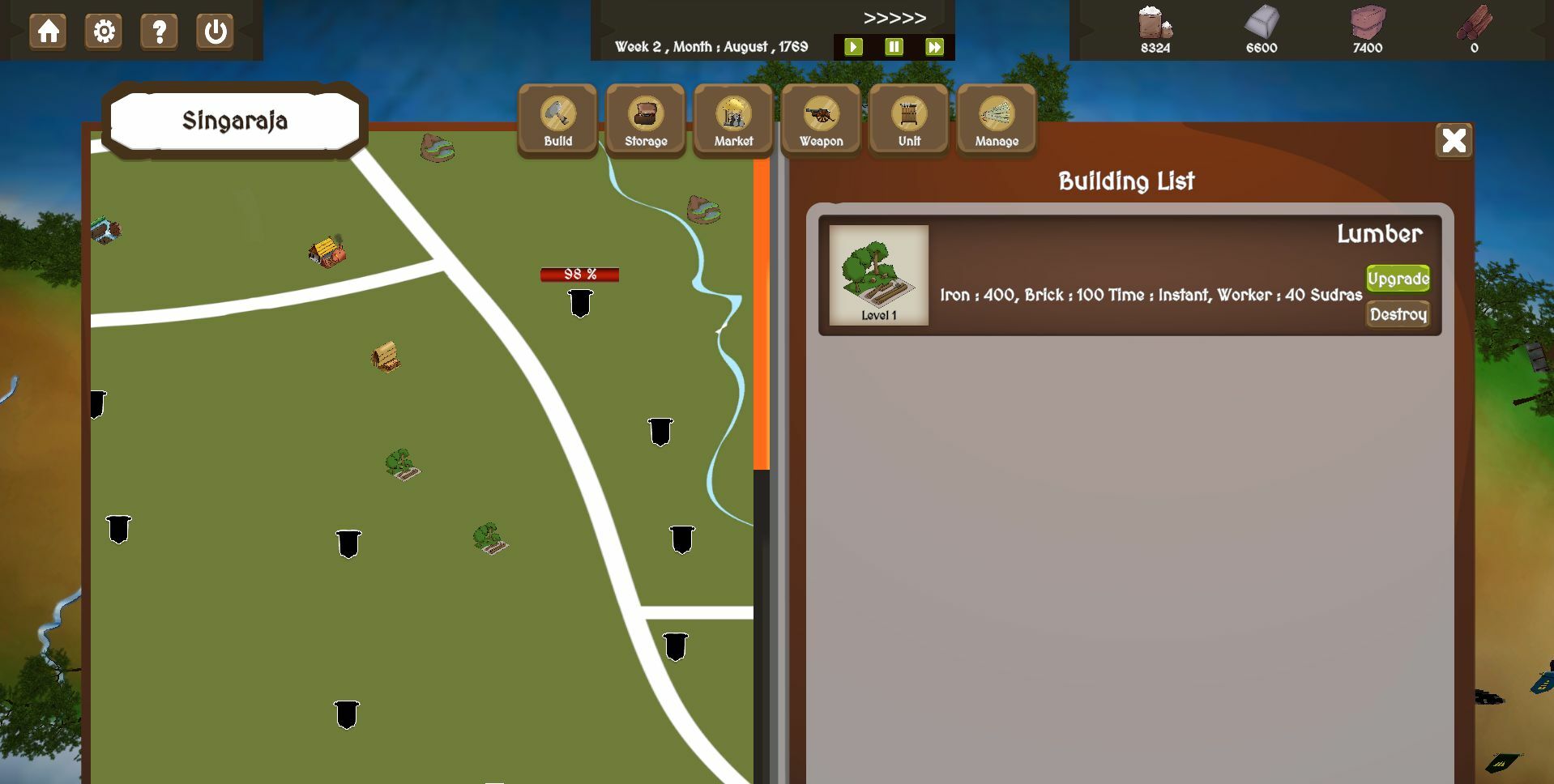Open the Storage panel
The image size is (1554, 784).
tap(644, 118)
